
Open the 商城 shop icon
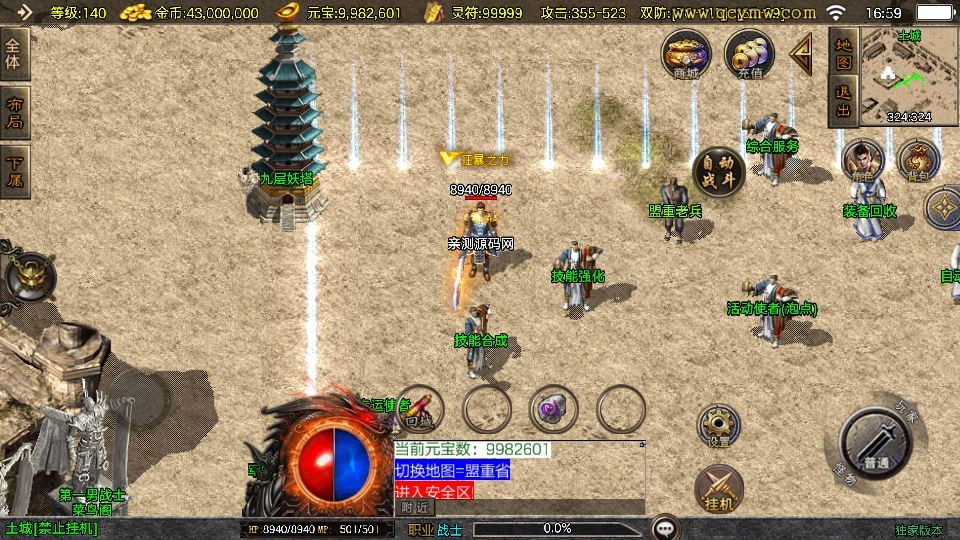(685, 53)
